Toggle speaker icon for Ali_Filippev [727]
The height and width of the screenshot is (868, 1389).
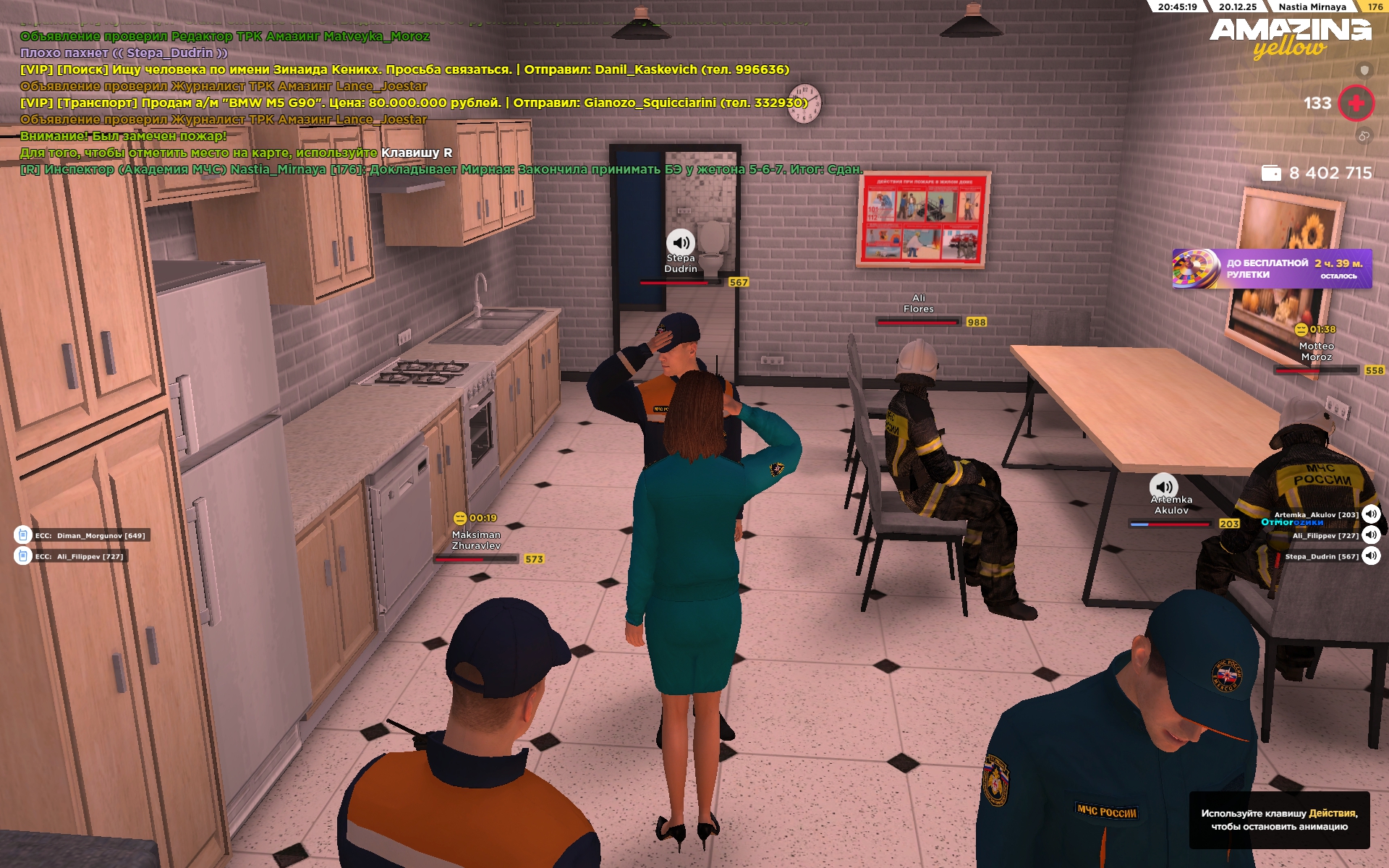(x=1371, y=535)
